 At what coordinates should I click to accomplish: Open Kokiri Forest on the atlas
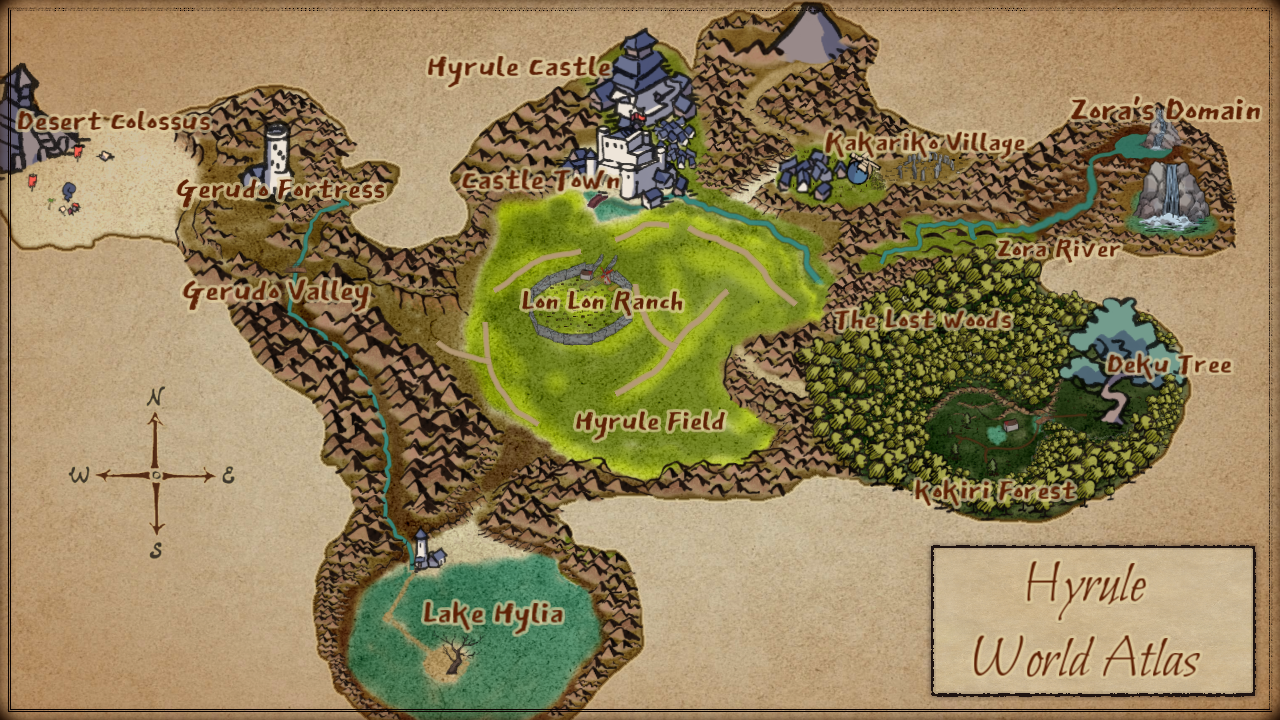point(995,491)
